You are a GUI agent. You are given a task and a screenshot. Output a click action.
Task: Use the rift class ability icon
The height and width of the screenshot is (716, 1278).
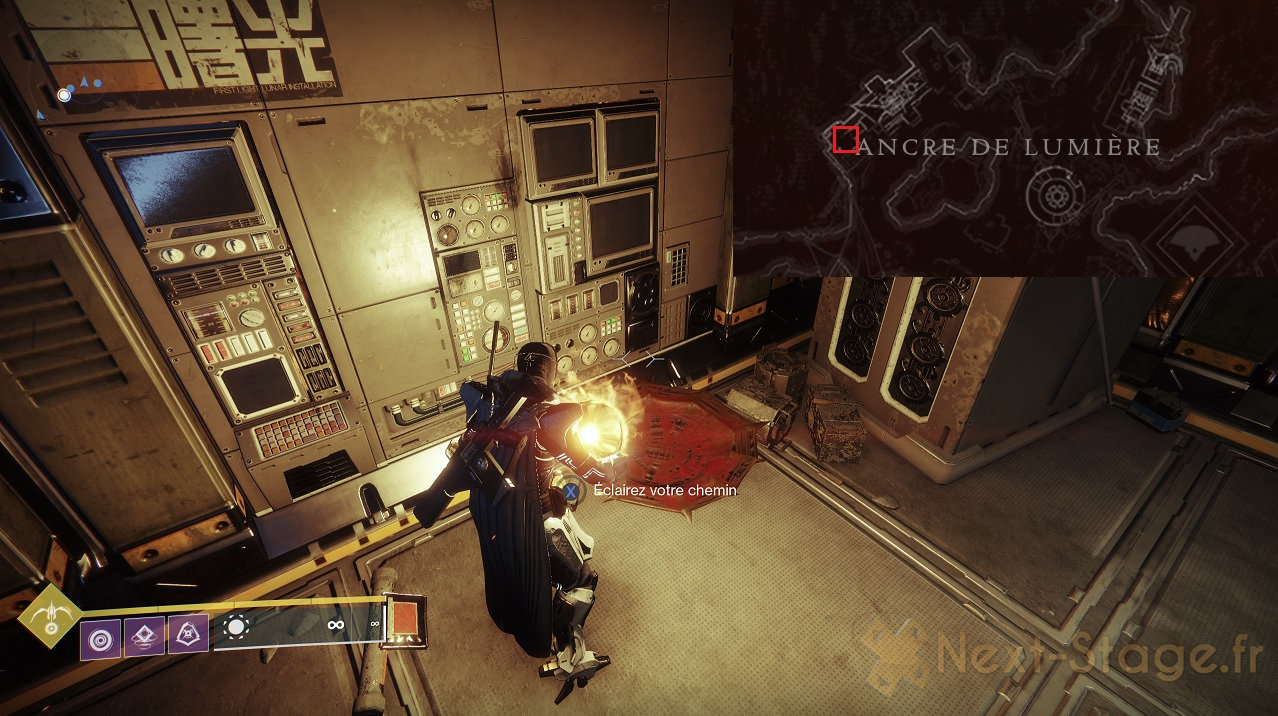pos(144,637)
